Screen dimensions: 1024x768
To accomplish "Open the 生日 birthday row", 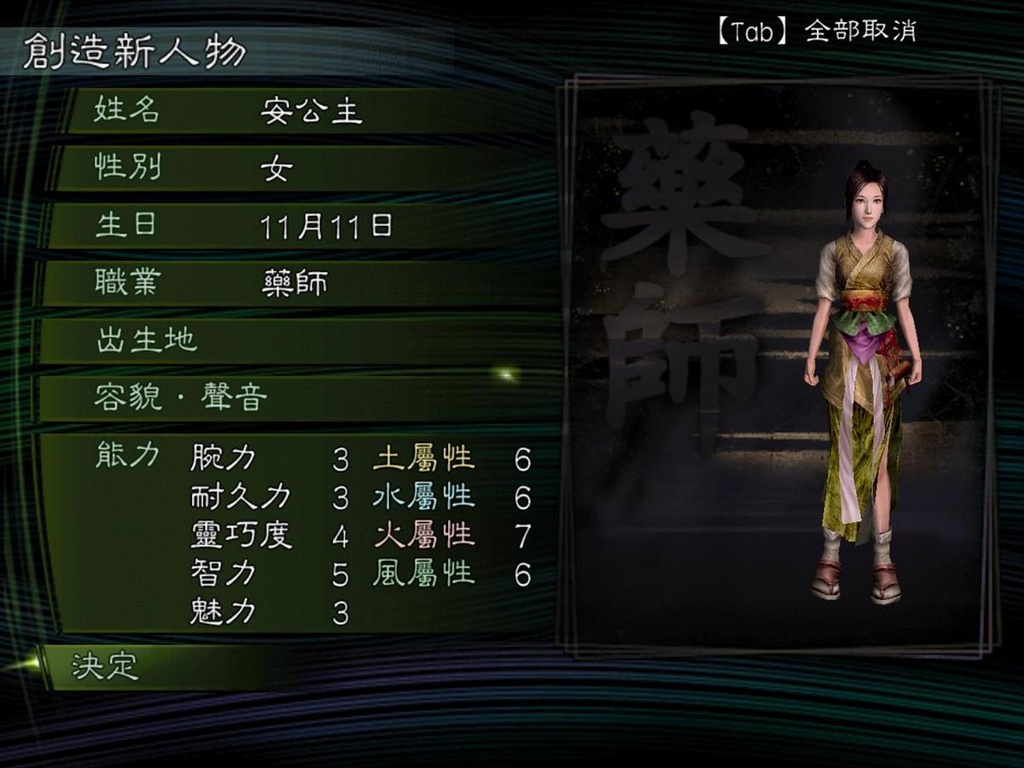I will point(300,226).
